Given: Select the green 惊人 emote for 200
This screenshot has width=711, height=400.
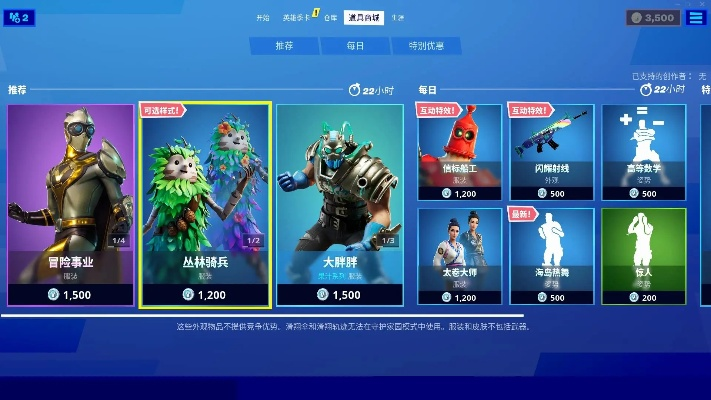Looking at the screenshot, I should pos(643,254).
